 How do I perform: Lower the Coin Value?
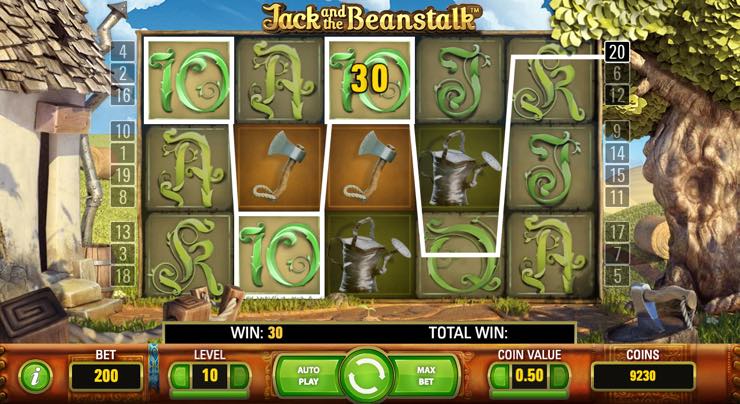[498, 376]
